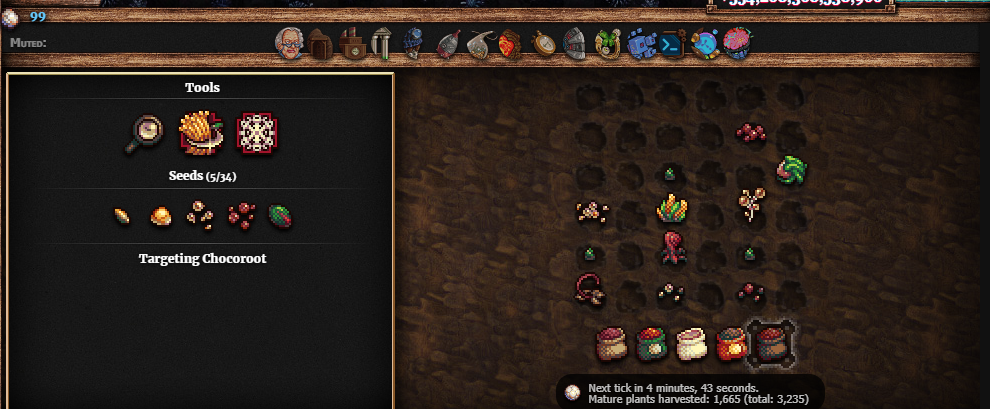This screenshot has width=990, height=409.
Task: Switch to the orange pebbles soil bag
Action: click(731, 343)
